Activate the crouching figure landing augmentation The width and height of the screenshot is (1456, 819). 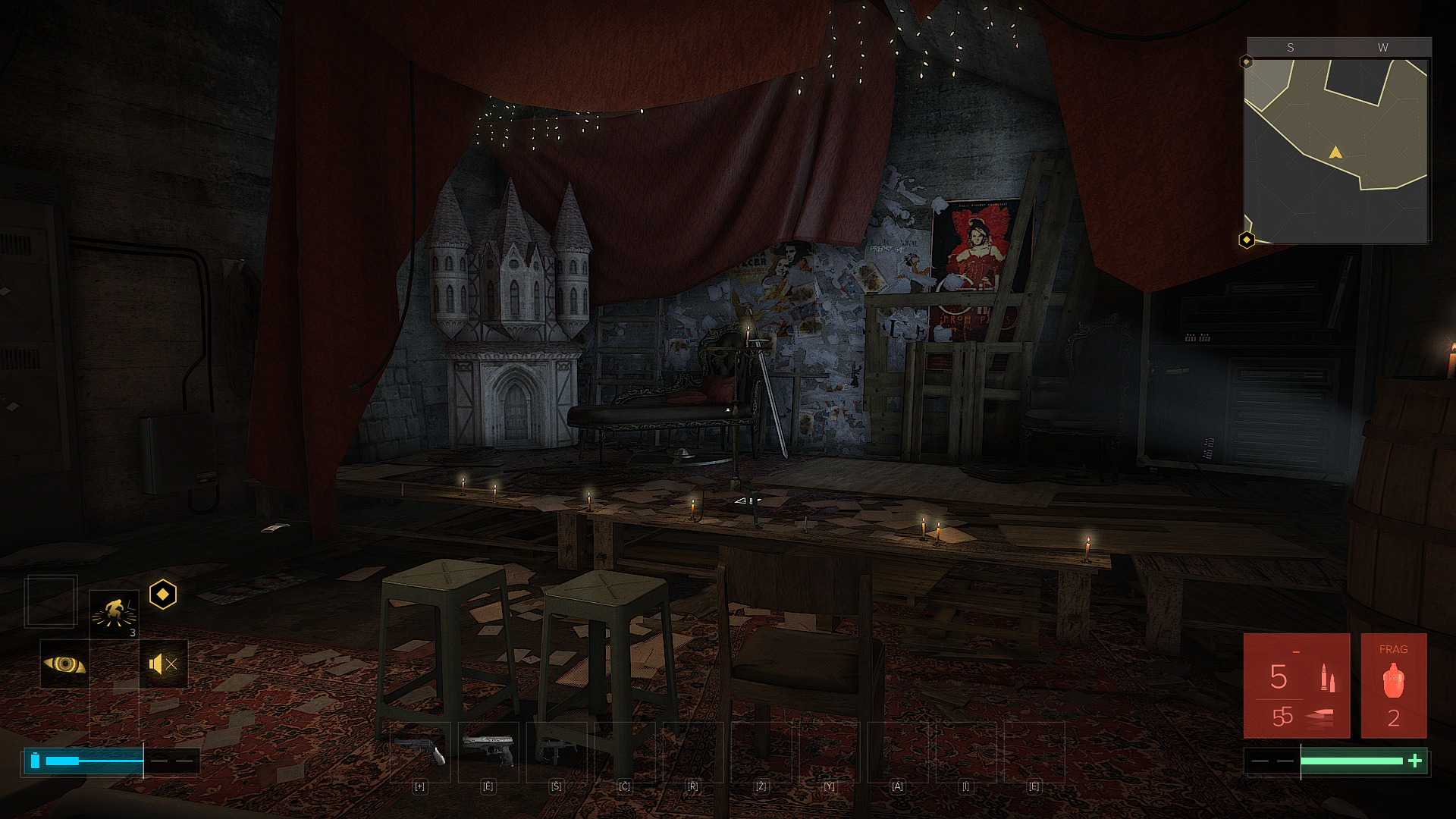(114, 613)
